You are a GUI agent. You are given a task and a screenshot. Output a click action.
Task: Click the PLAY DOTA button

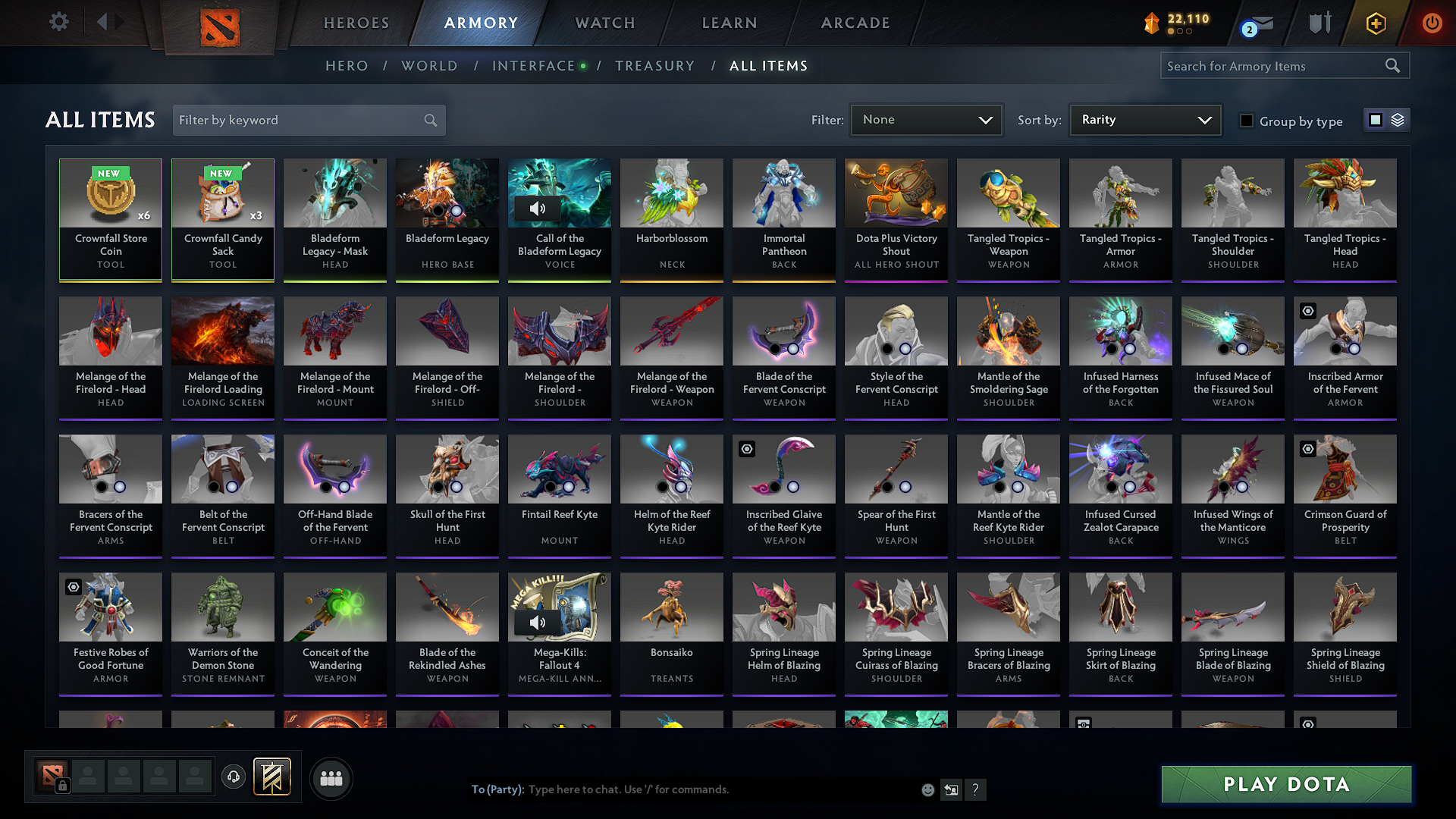[x=1285, y=785]
